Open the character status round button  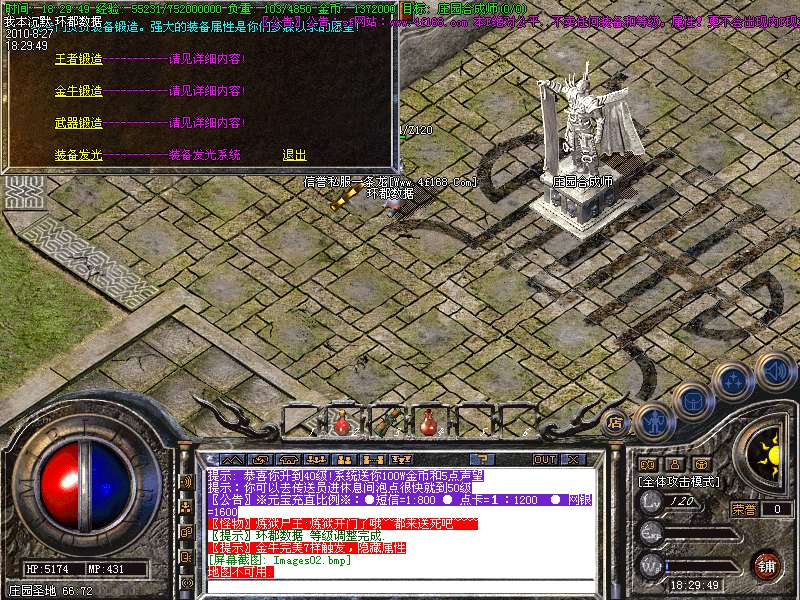click(652, 421)
